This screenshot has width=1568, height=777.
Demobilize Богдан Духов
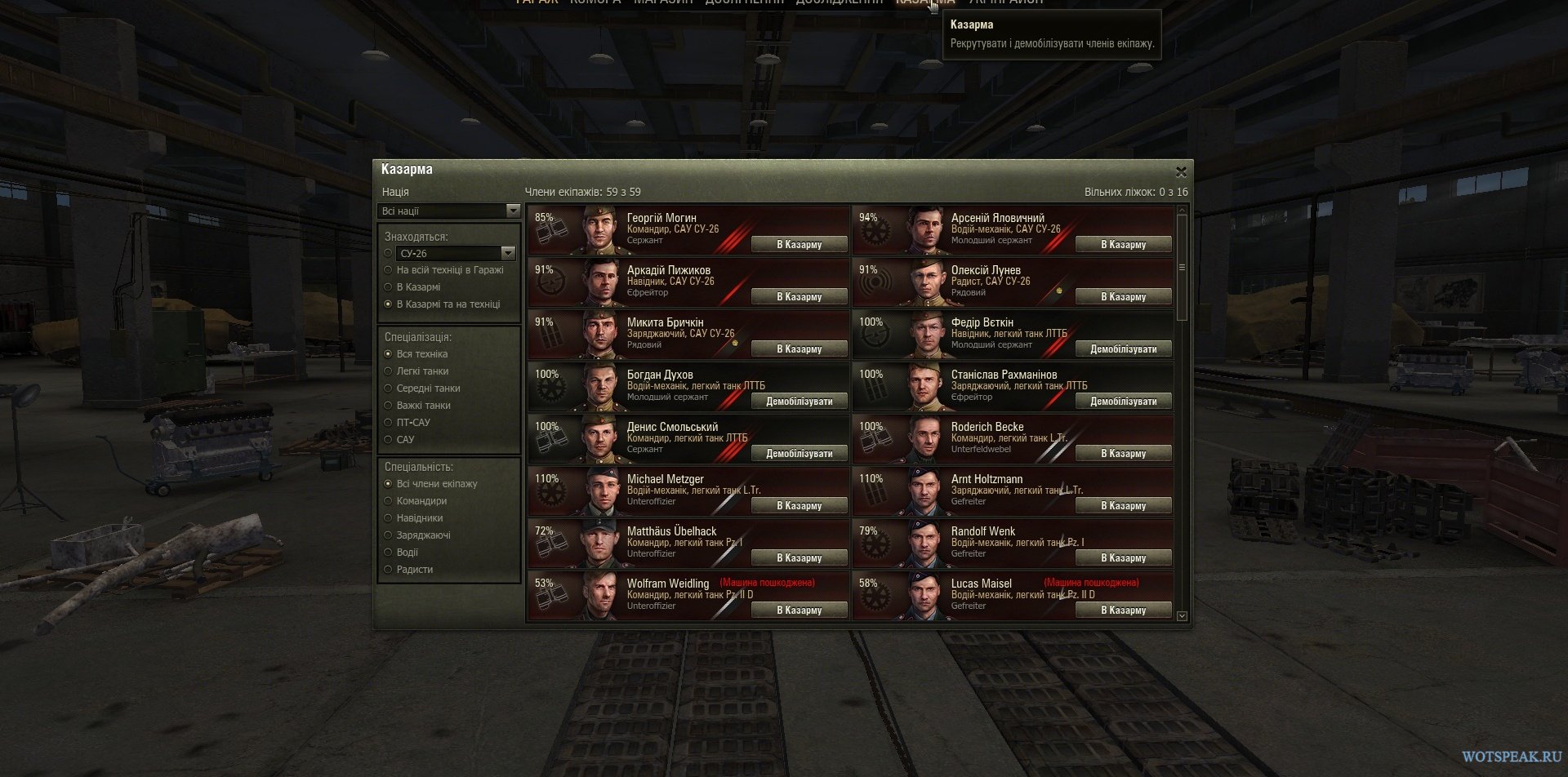(x=799, y=401)
